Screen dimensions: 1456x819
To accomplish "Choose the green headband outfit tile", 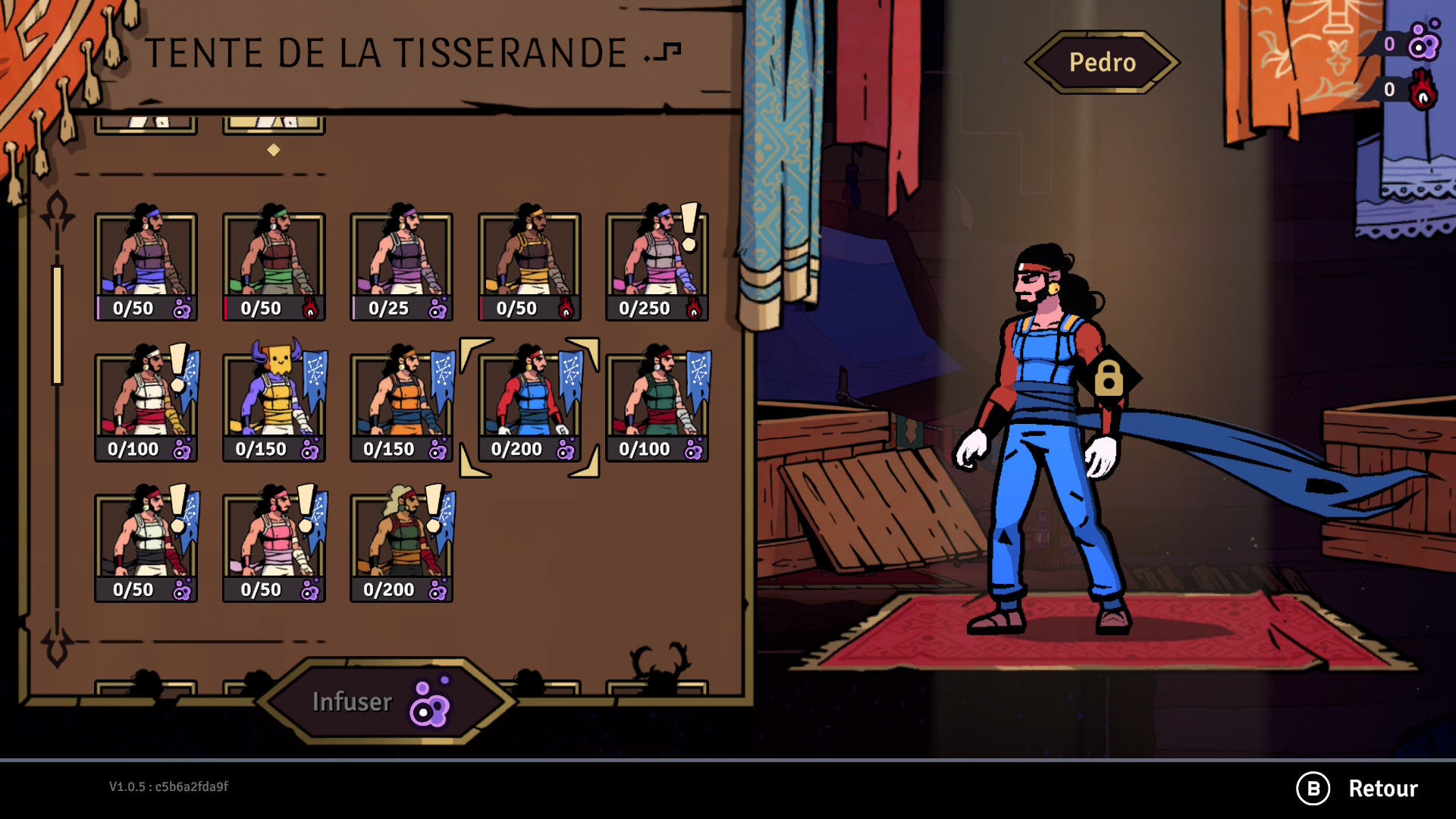I will click(274, 266).
